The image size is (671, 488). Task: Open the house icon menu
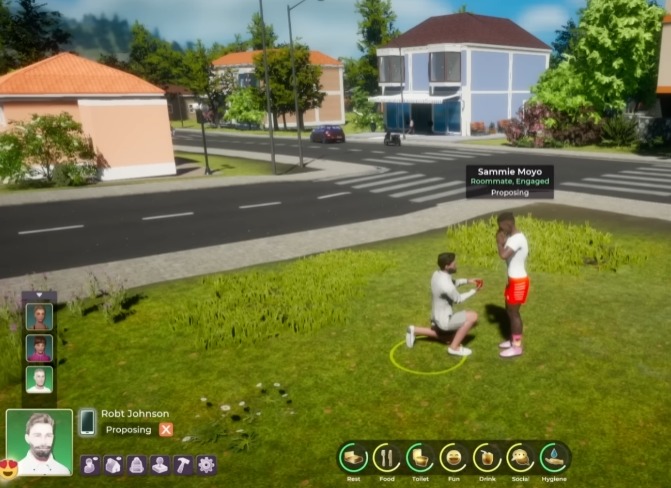click(113, 465)
